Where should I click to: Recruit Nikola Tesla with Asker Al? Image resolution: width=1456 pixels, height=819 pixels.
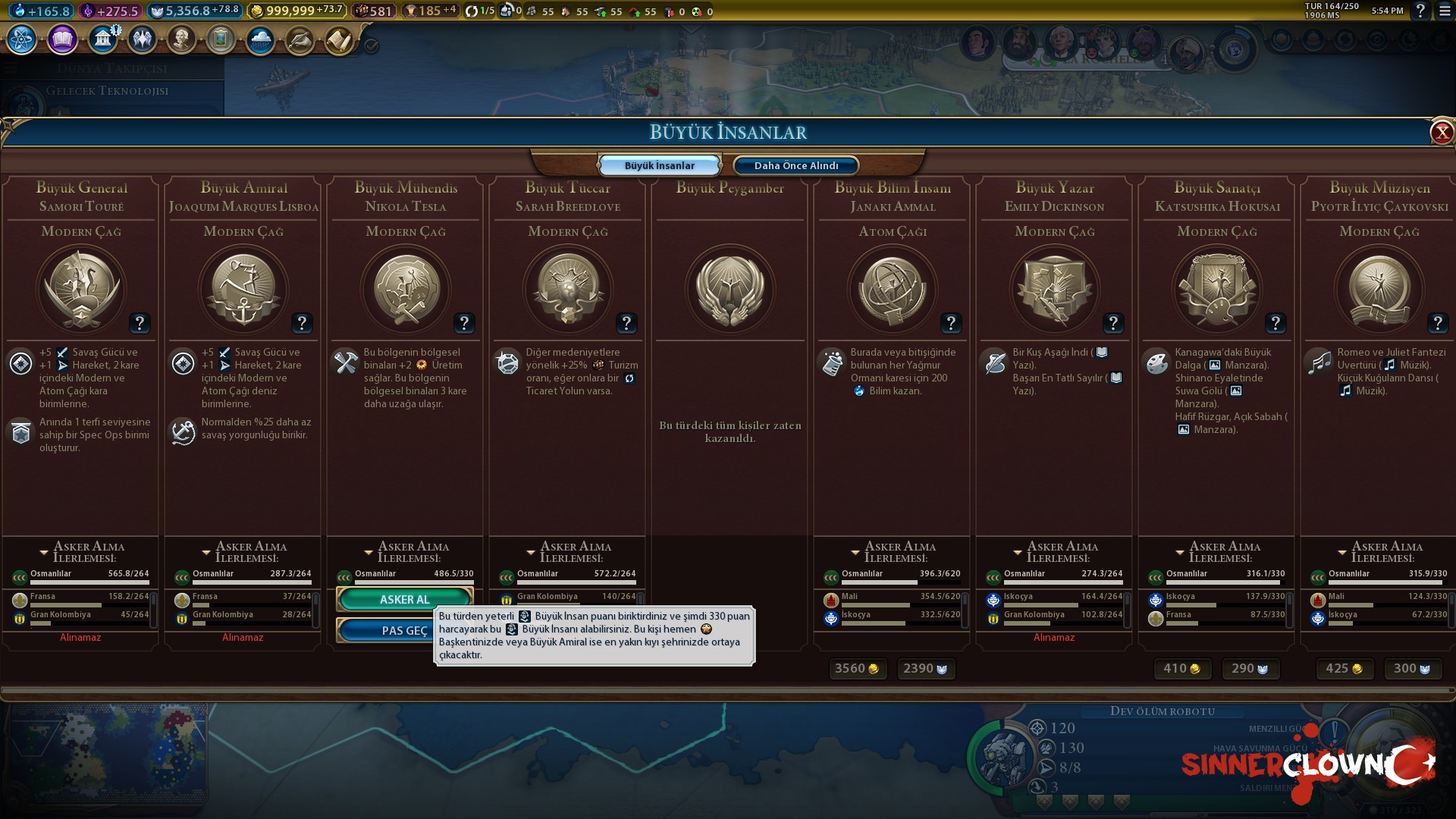(x=404, y=599)
